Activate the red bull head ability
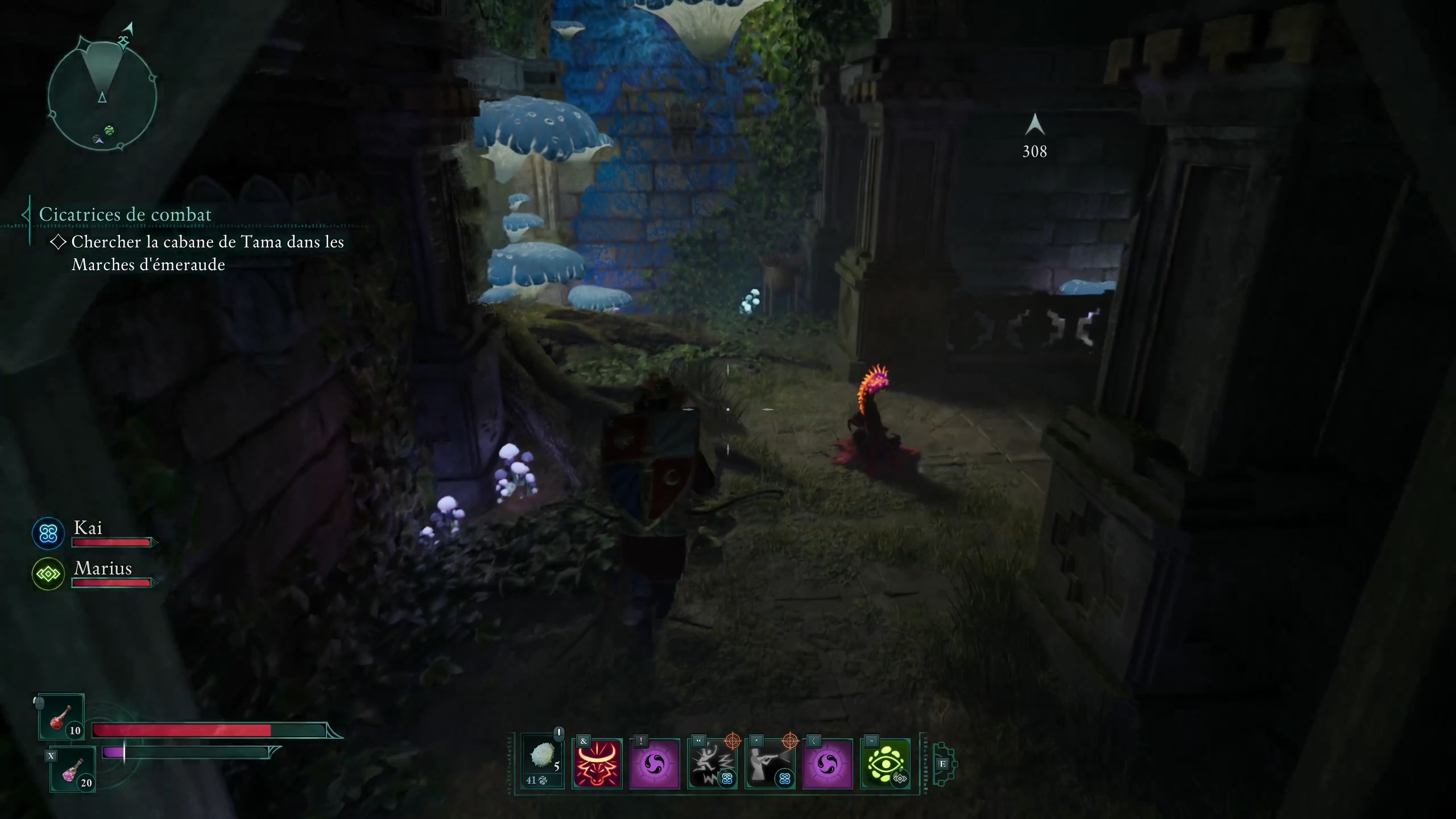Screen dimensions: 1456x819 597,763
